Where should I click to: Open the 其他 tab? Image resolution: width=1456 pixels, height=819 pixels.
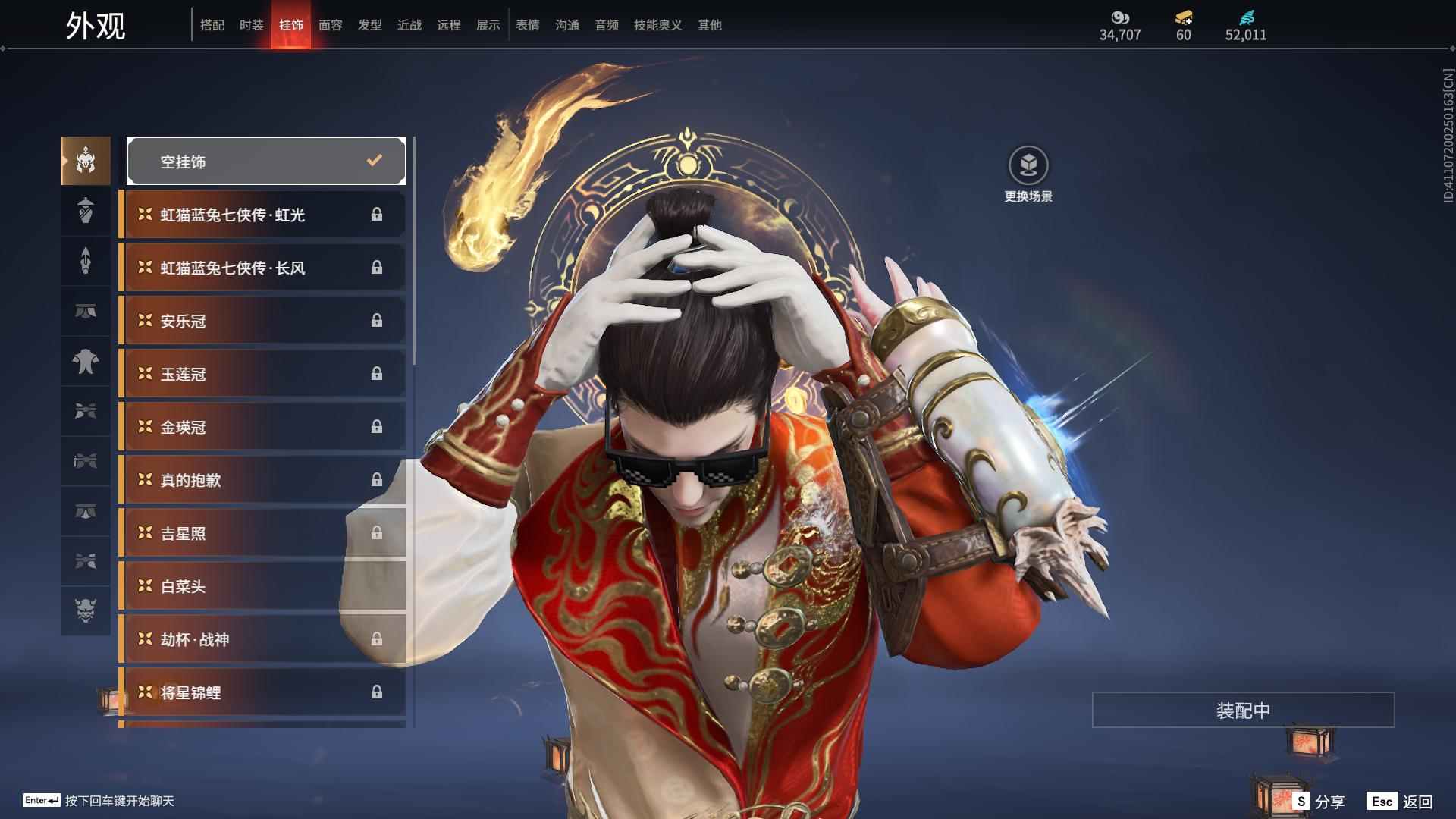point(709,24)
